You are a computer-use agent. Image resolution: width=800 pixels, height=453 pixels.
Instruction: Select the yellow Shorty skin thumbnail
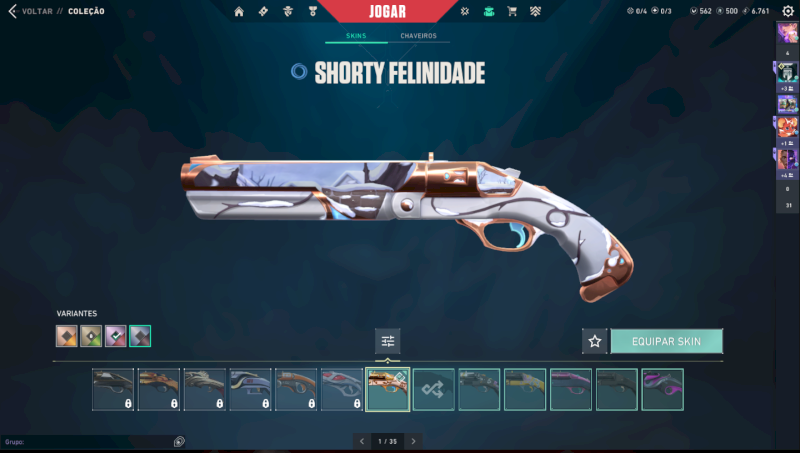tap(525, 389)
